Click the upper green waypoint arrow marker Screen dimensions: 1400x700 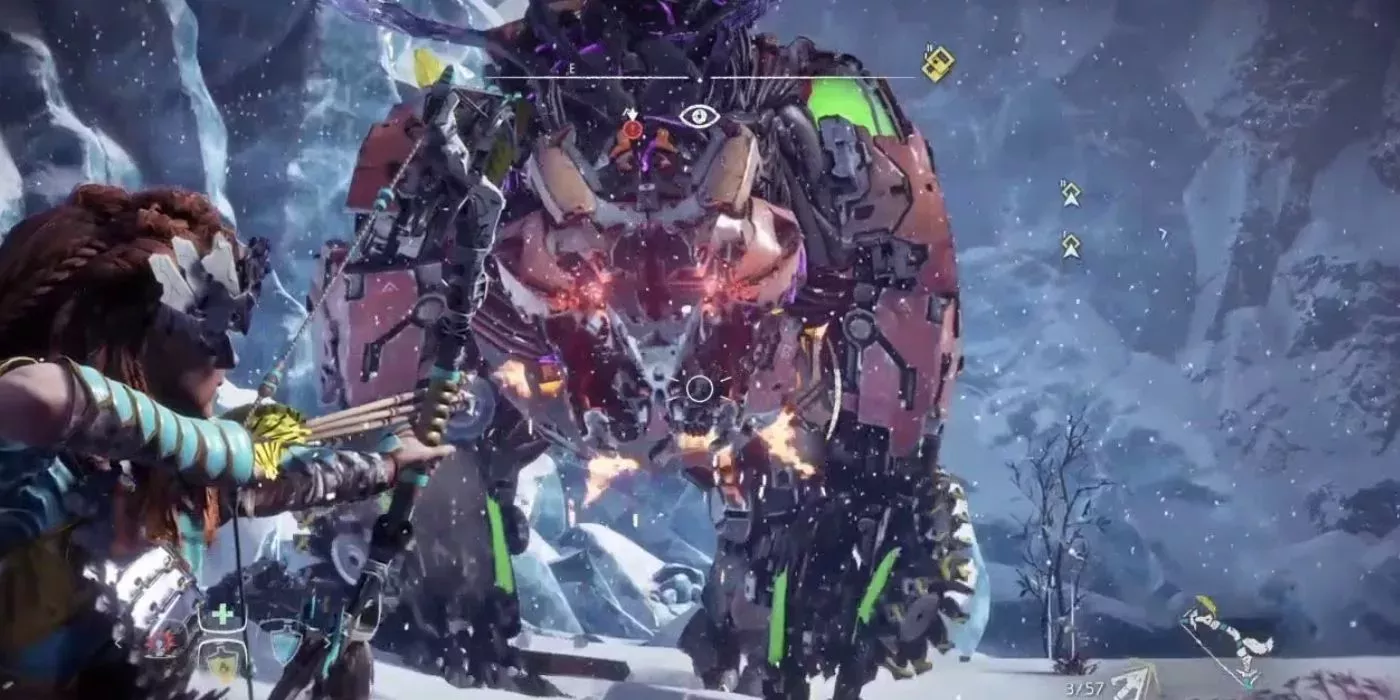point(1071,194)
